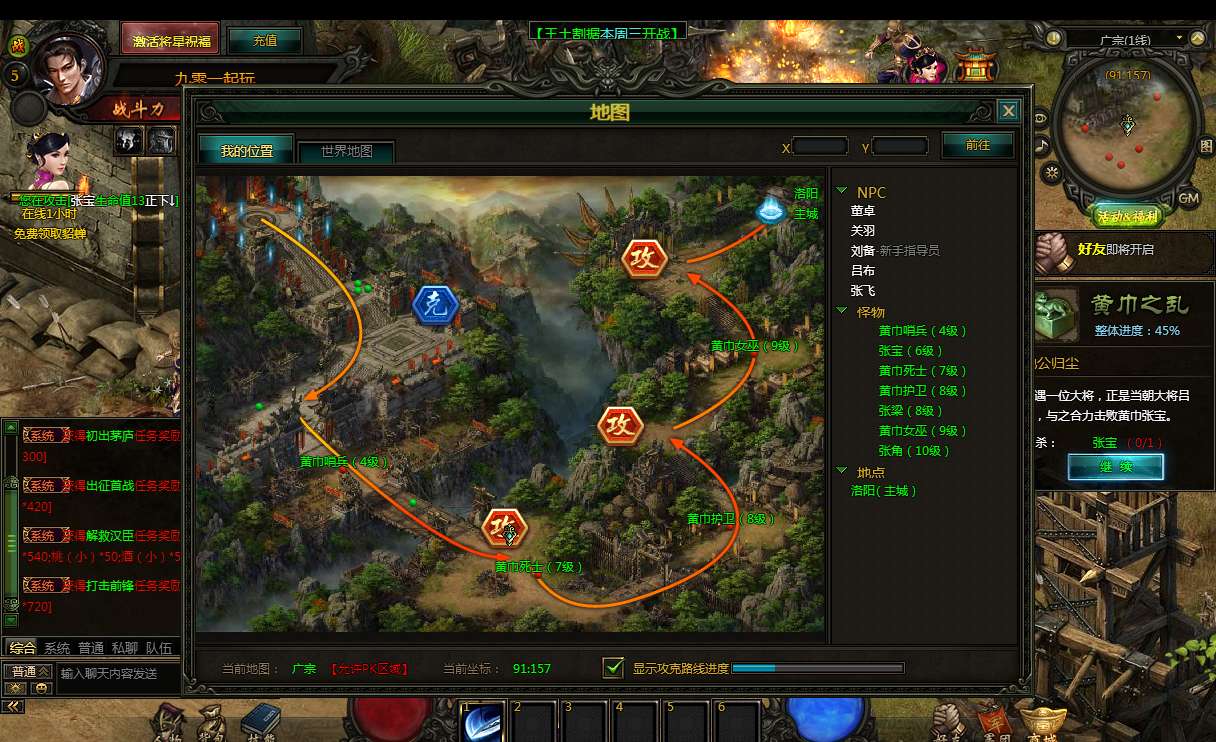This screenshot has width=1216, height=742.
Task: Click the 洛阳 主城 portal on the map
Action: [x=769, y=211]
